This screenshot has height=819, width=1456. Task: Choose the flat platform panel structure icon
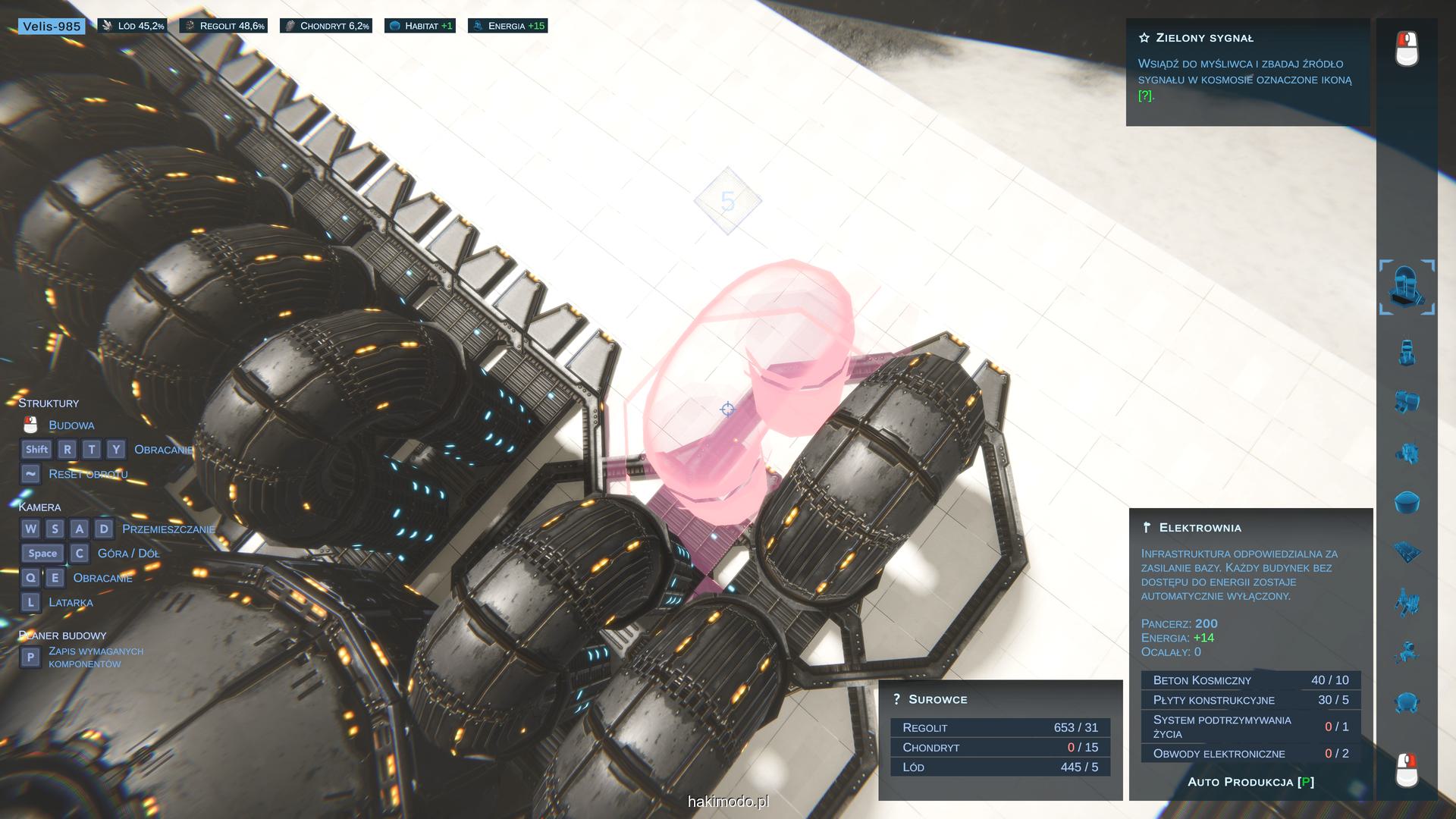click(1407, 552)
